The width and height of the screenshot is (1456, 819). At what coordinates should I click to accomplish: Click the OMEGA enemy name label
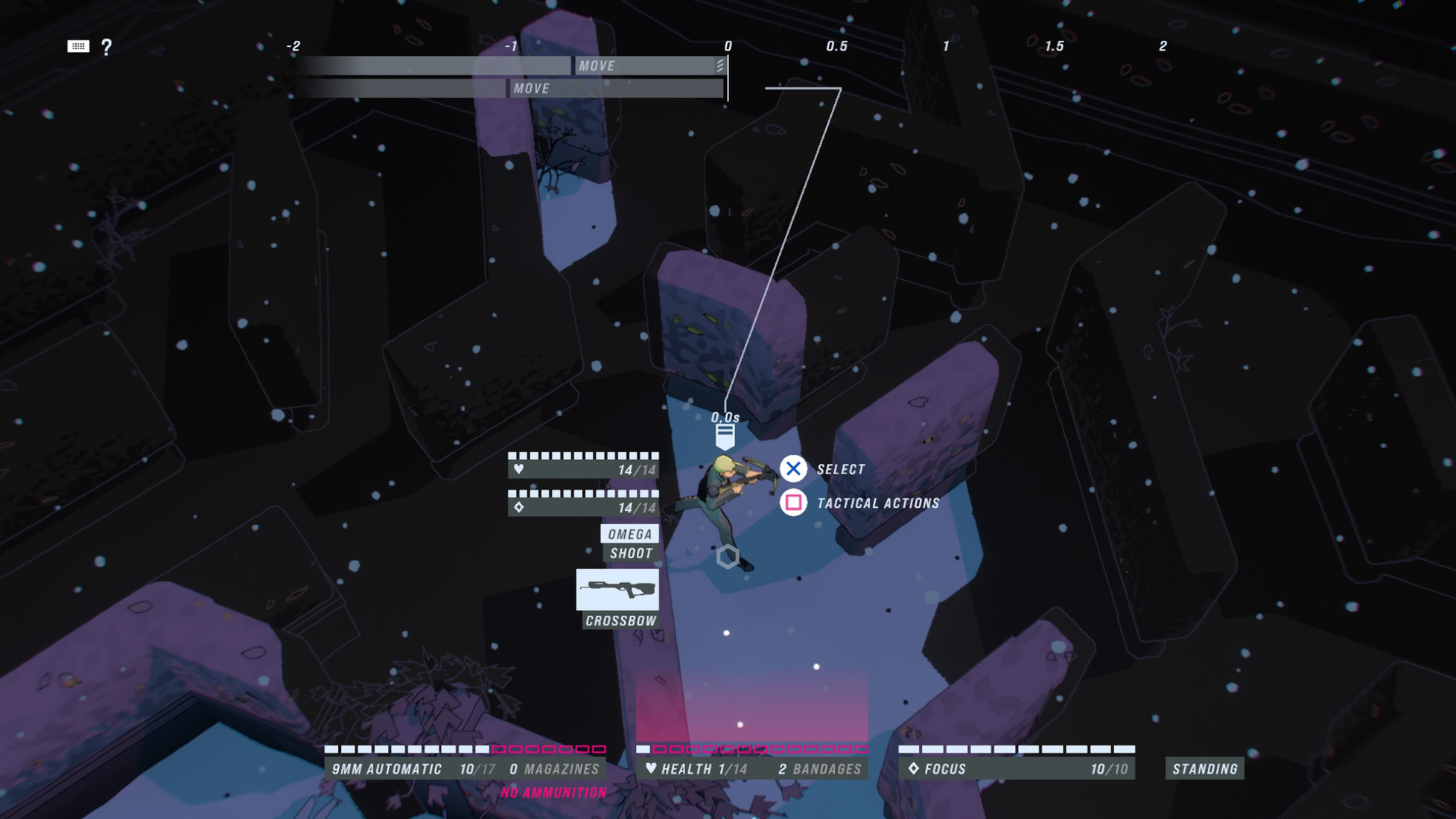tap(629, 534)
